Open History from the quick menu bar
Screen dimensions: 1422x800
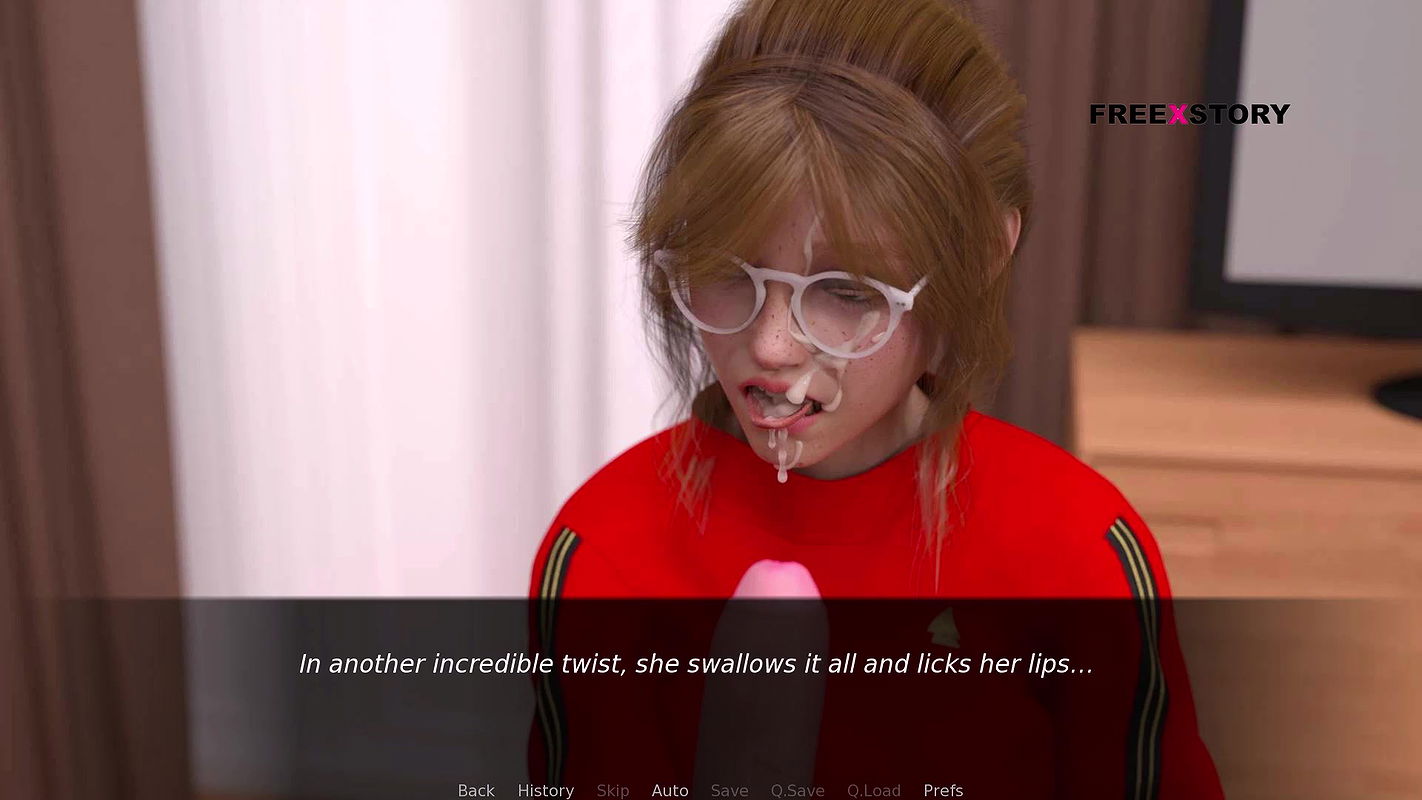(545, 790)
